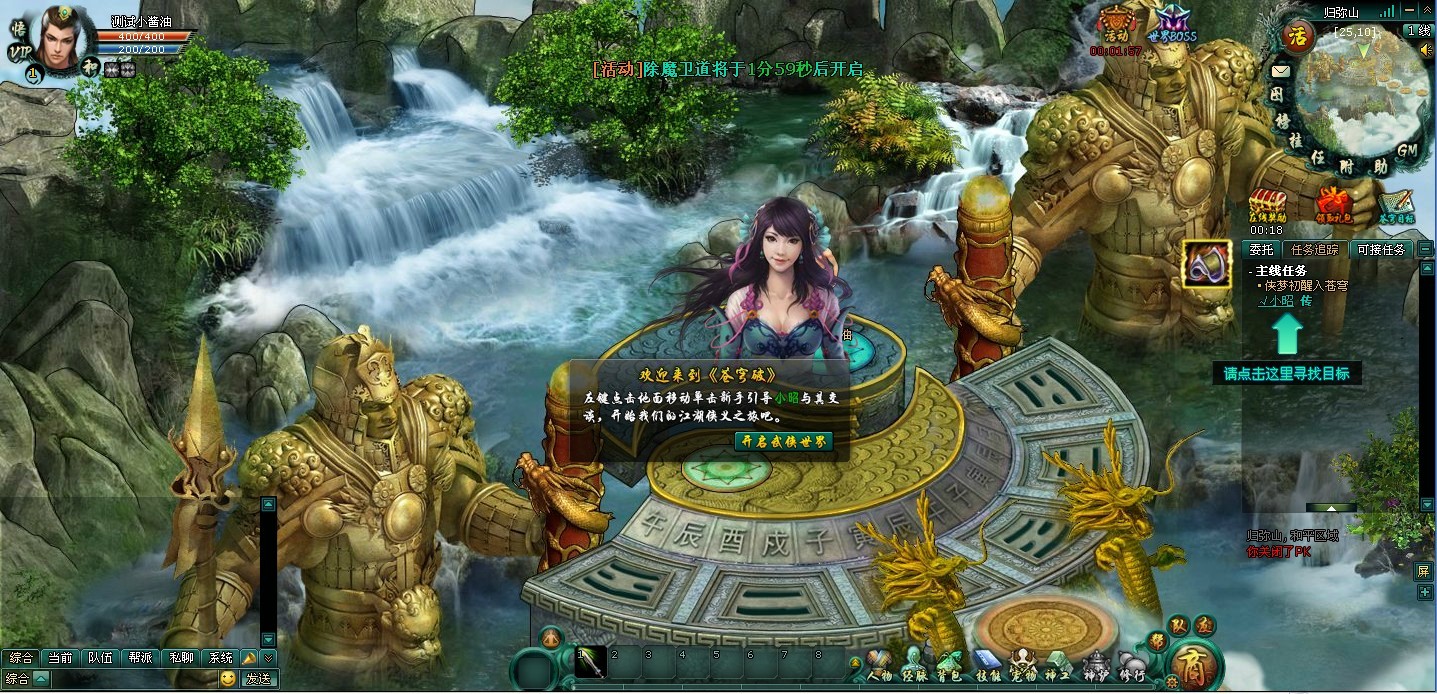This screenshot has width=1437, height=694.
Task: Click the 发送 send chat button
Action: (258, 679)
